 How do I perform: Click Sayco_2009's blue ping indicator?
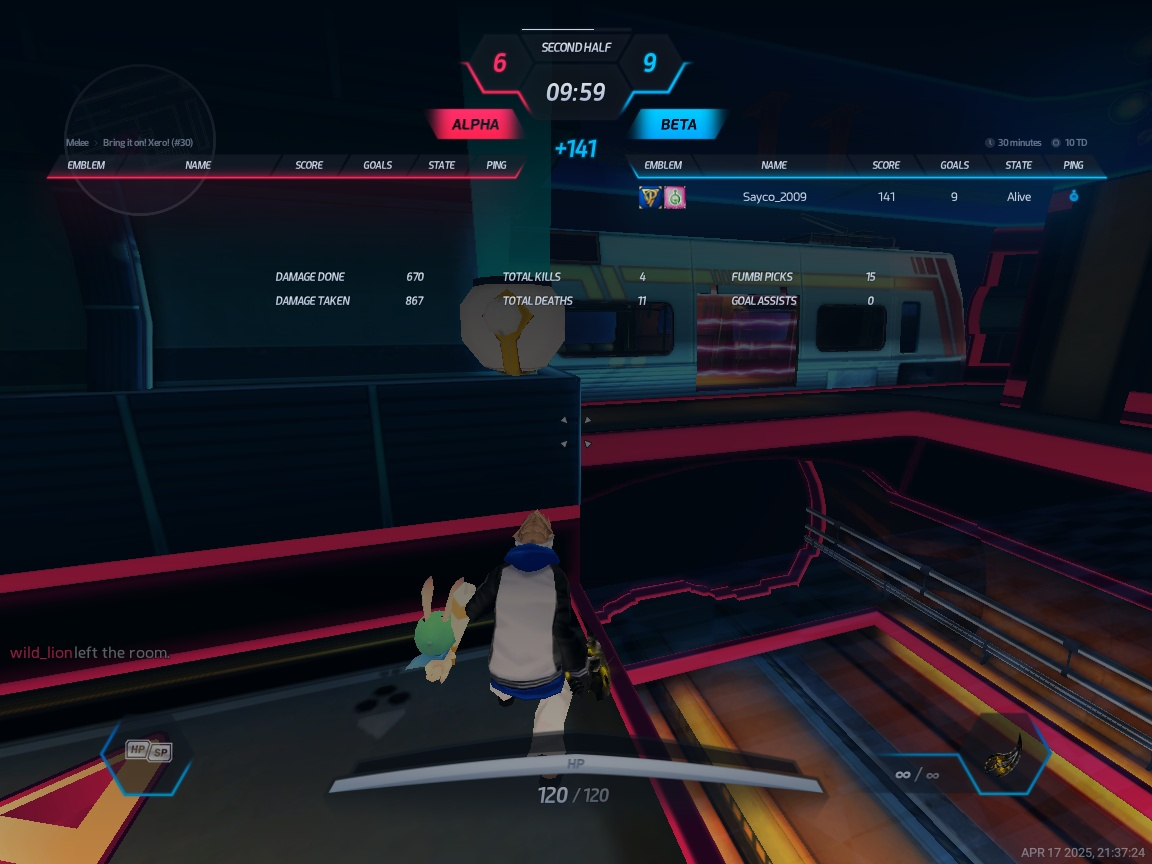[1073, 197]
